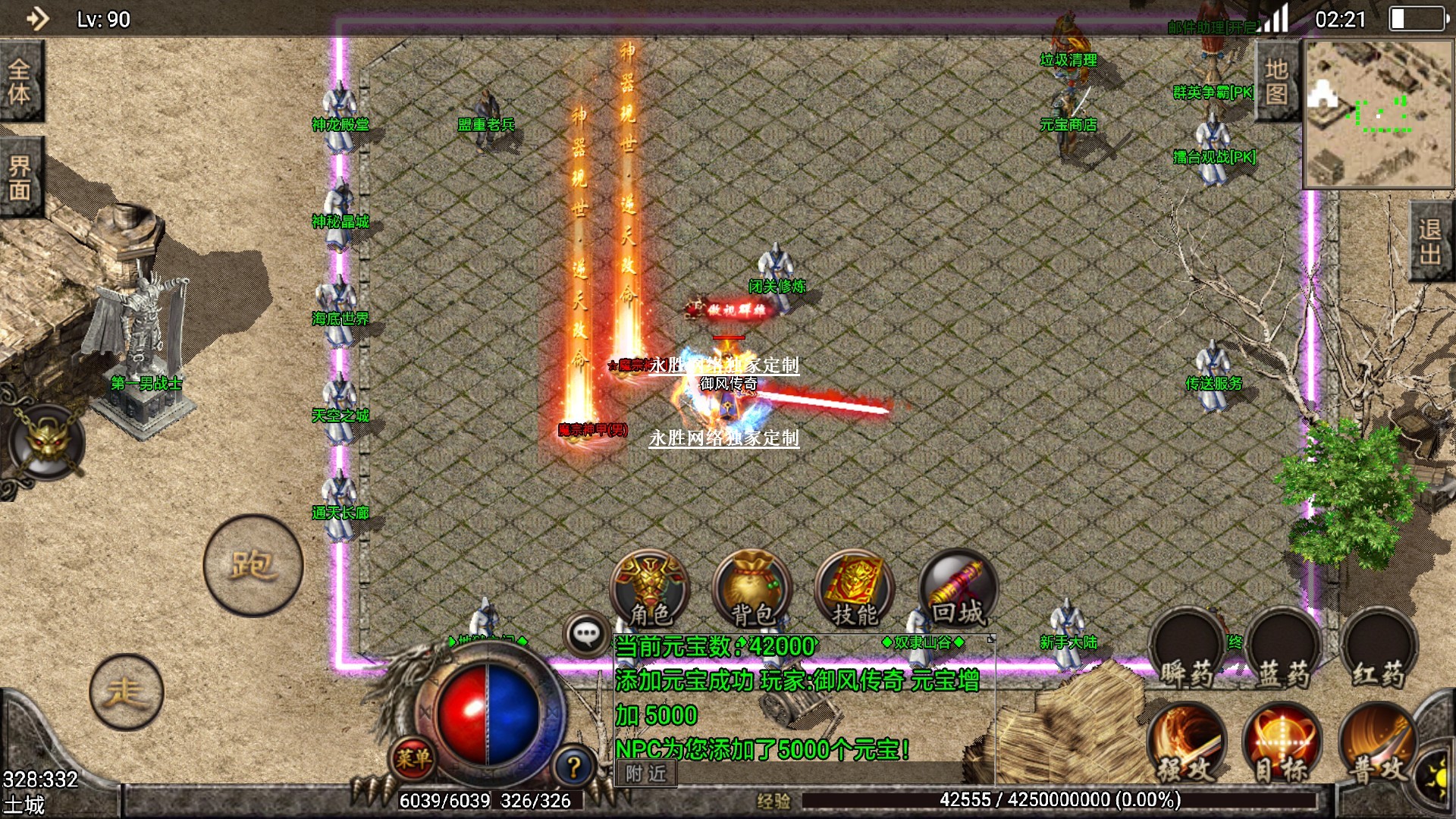Open the 地图 map button
The height and width of the screenshot is (819, 1456).
click(x=1276, y=81)
